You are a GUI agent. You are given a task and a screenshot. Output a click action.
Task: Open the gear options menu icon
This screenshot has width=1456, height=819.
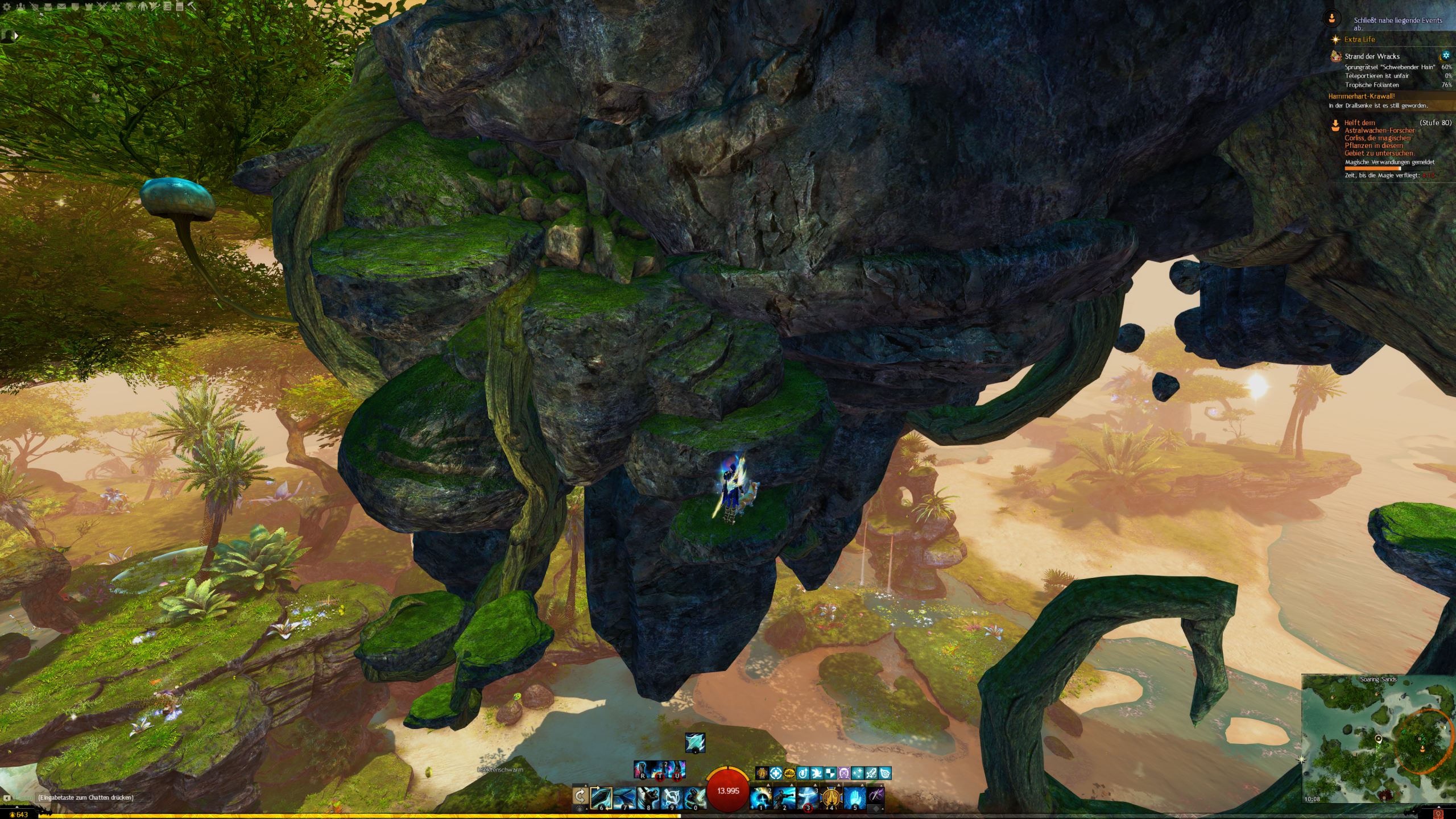(x=7, y=7)
